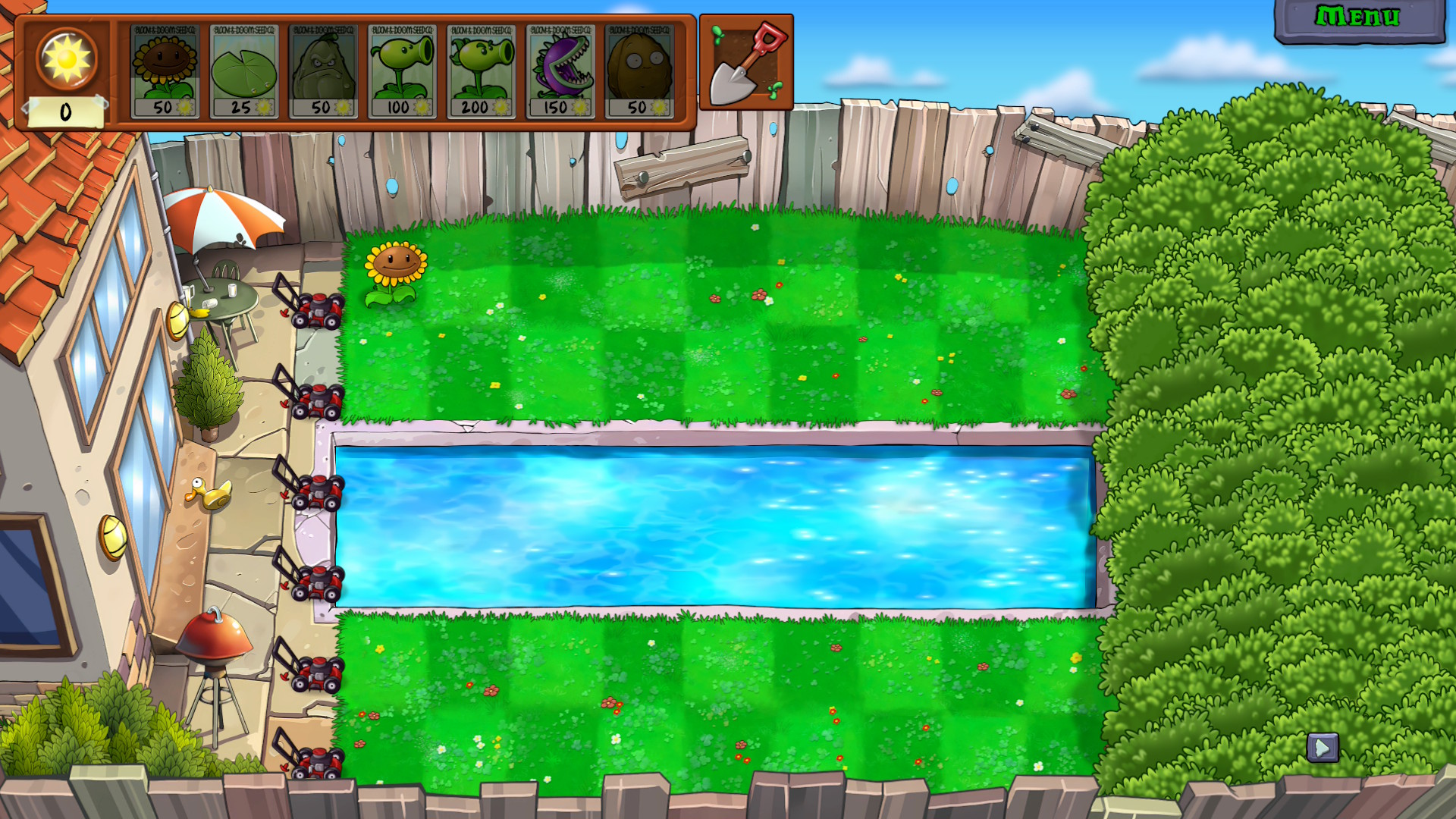Choose the Repeater seed packet

click(x=482, y=72)
